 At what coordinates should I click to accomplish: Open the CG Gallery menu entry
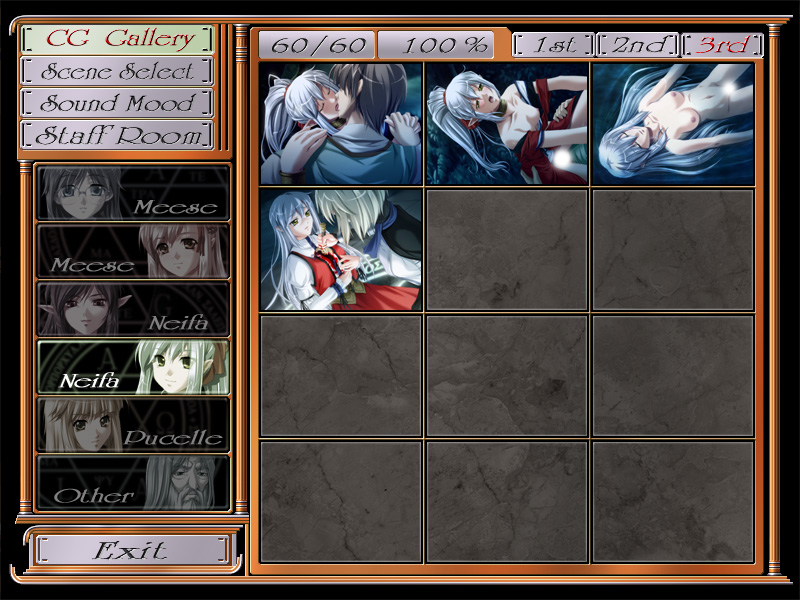(118, 39)
